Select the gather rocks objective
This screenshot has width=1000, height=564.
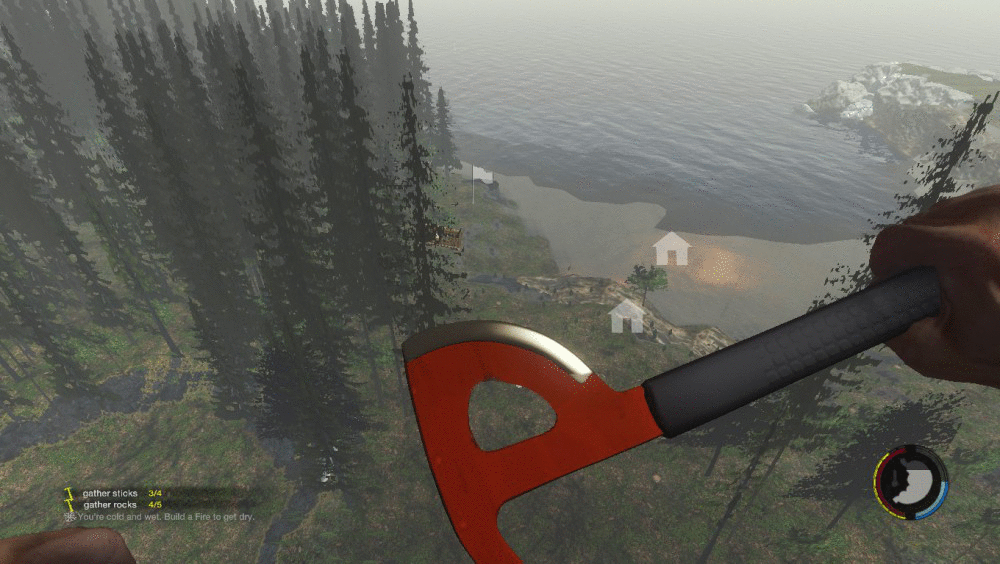111,504
